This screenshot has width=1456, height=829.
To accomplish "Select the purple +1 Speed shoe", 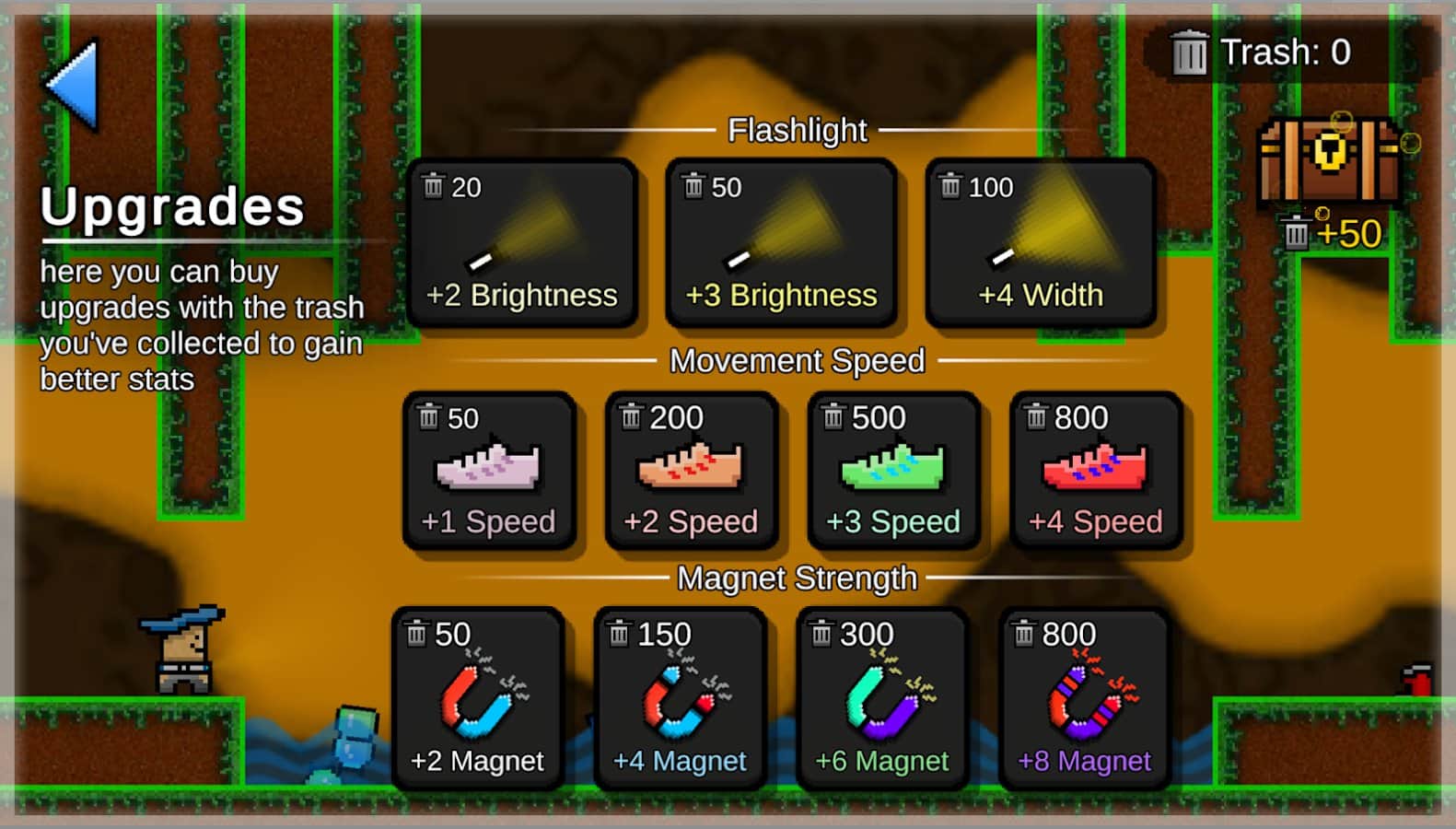I will (x=491, y=470).
